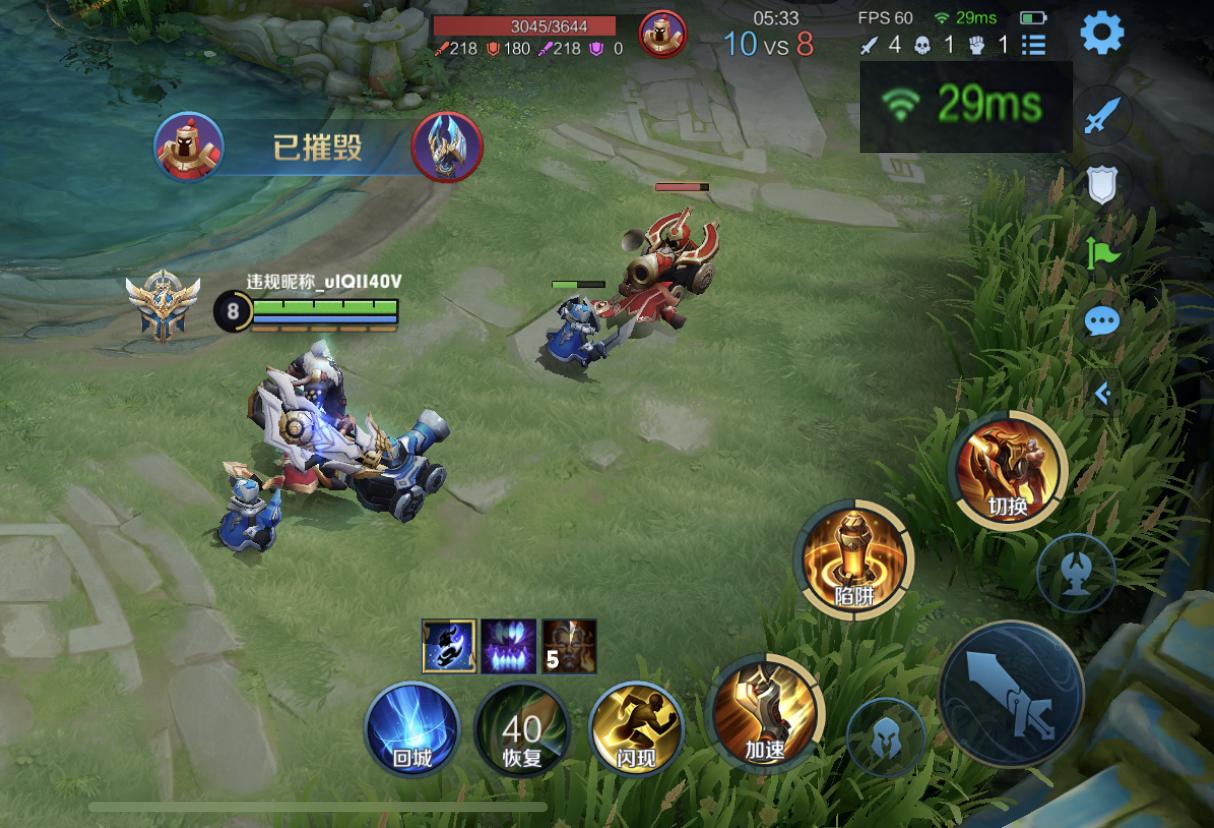Tap the 切换 switch ability
Viewport: 1214px width, 828px height.
click(1008, 470)
